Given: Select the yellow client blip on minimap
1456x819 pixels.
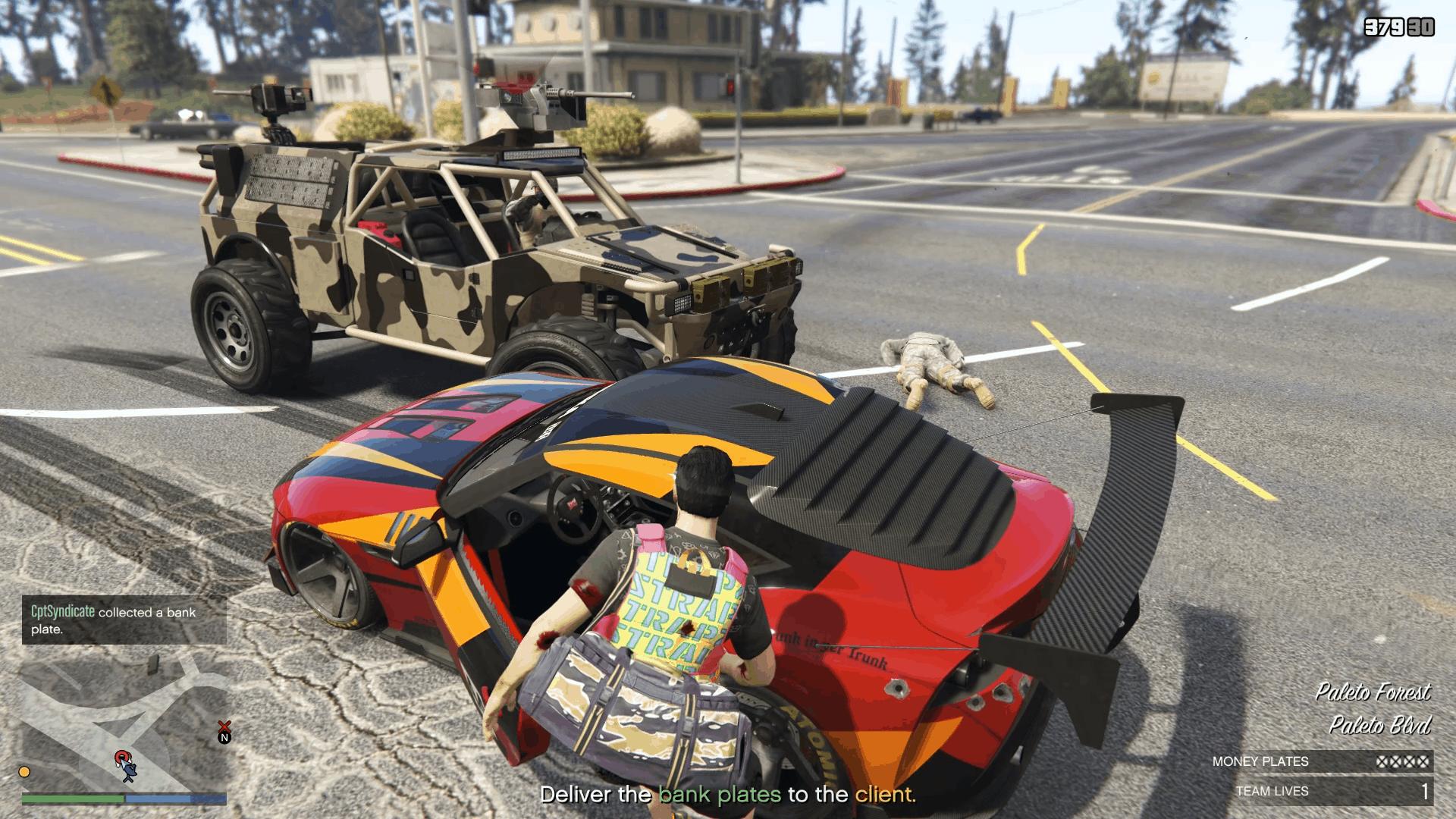Looking at the screenshot, I should tap(24, 772).
